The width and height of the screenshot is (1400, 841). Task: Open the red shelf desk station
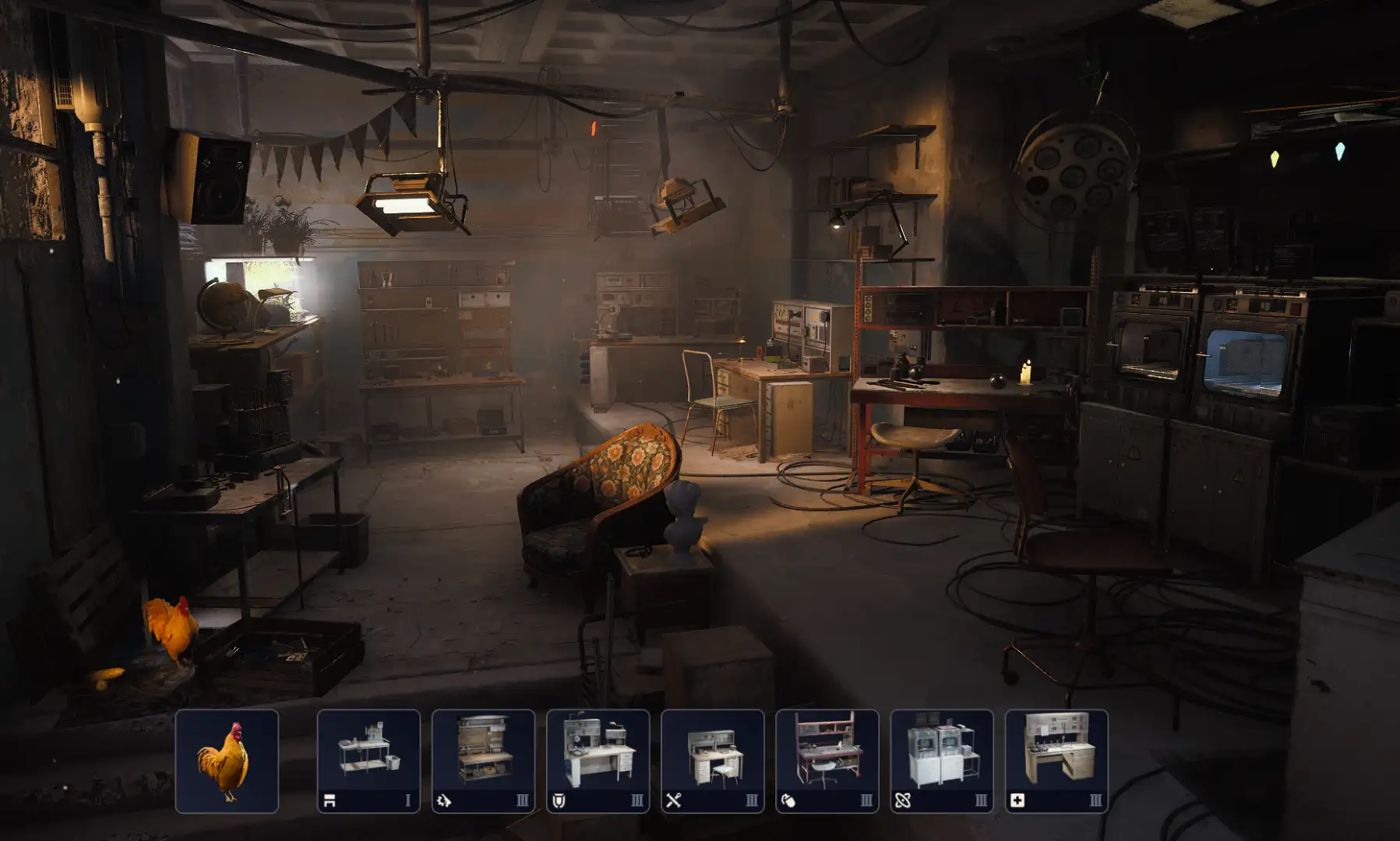coord(827,761)
